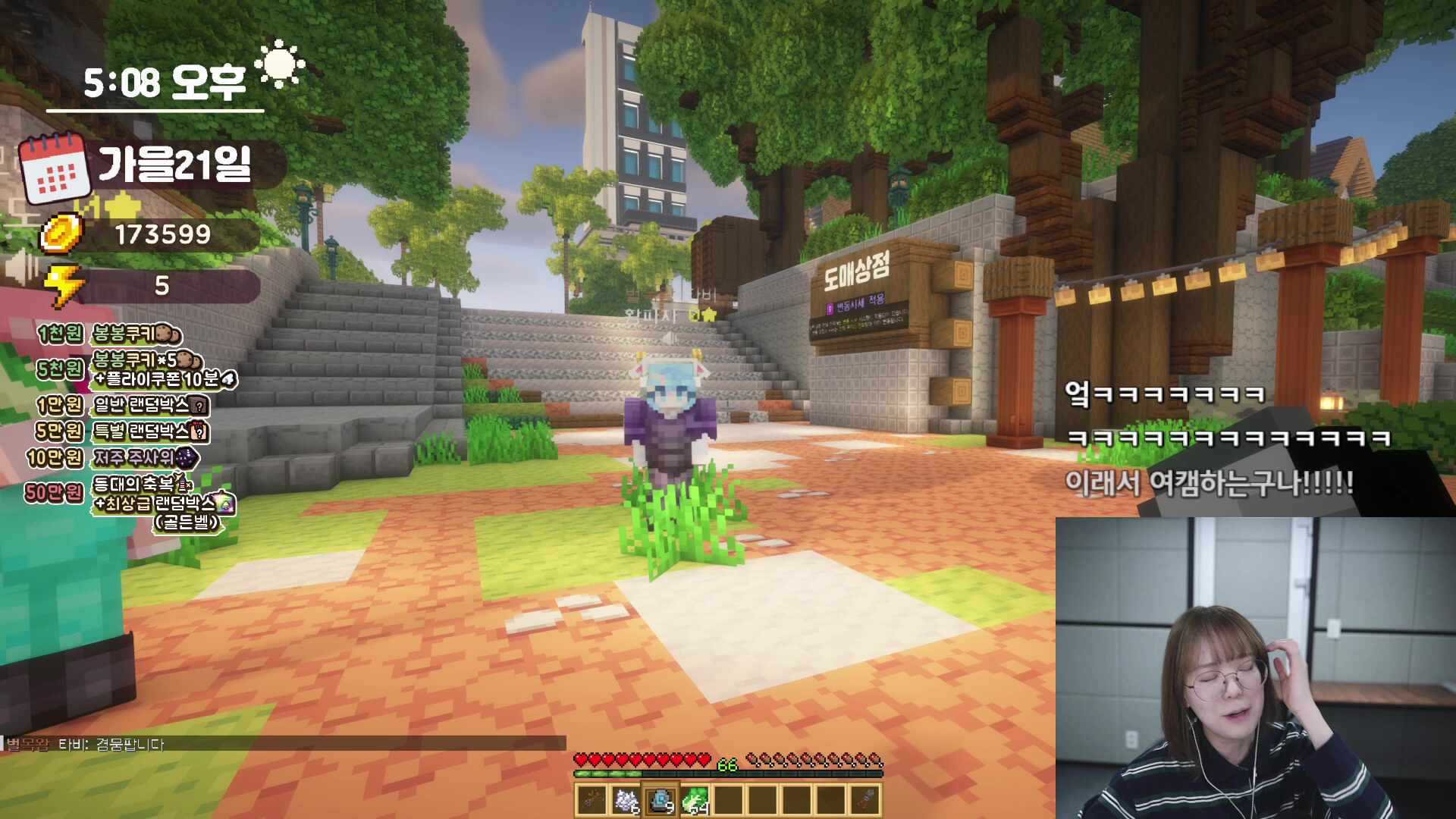The width and height of the screenshot is (1456, 819).
Task: Click the question-mark box icon for 일반 랜덤박스
Action: [199, 406]
